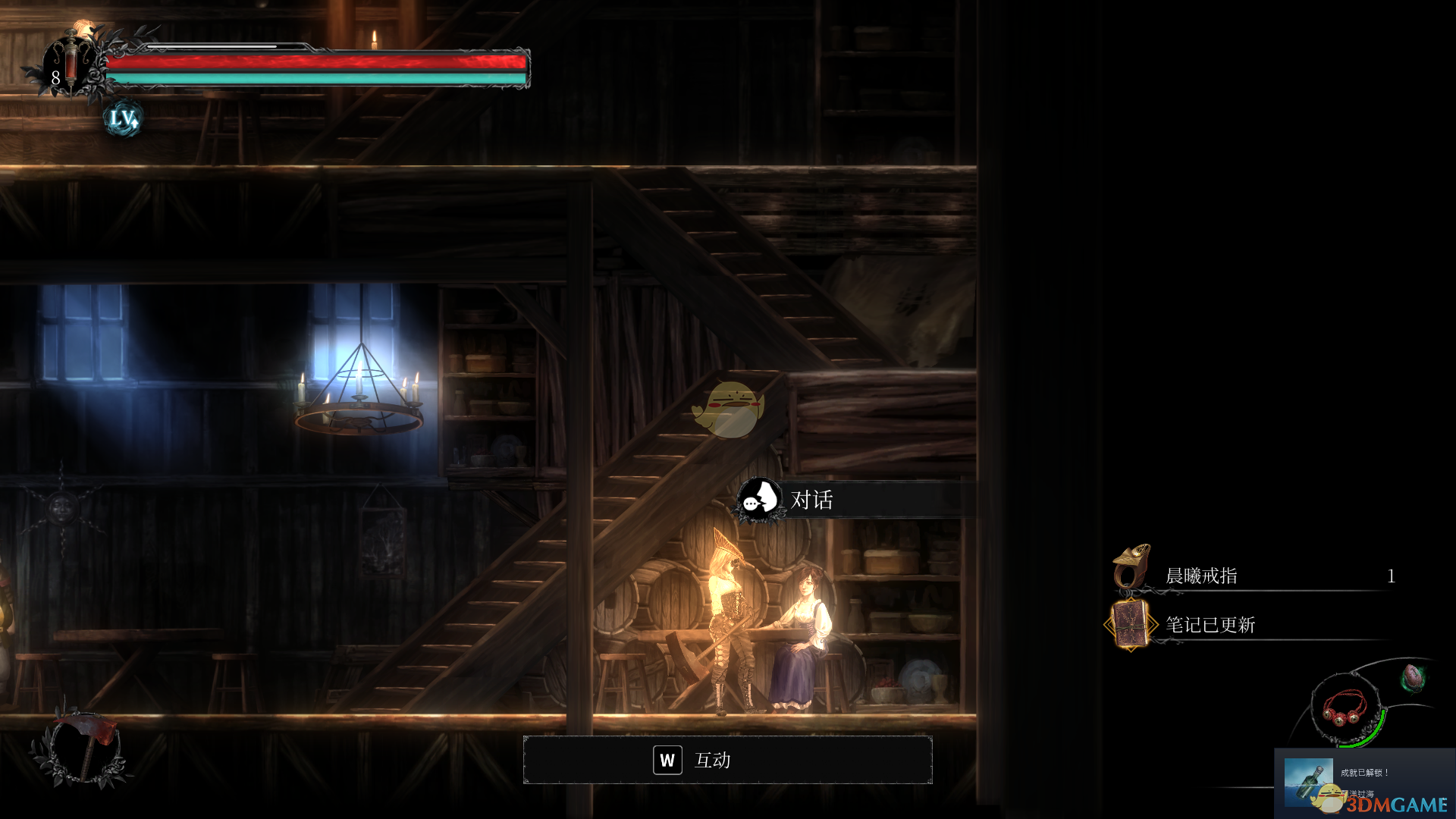Select the 对话 talk prompt
The width and height of the screenshot is (1456, 819).
coord(810,500)
